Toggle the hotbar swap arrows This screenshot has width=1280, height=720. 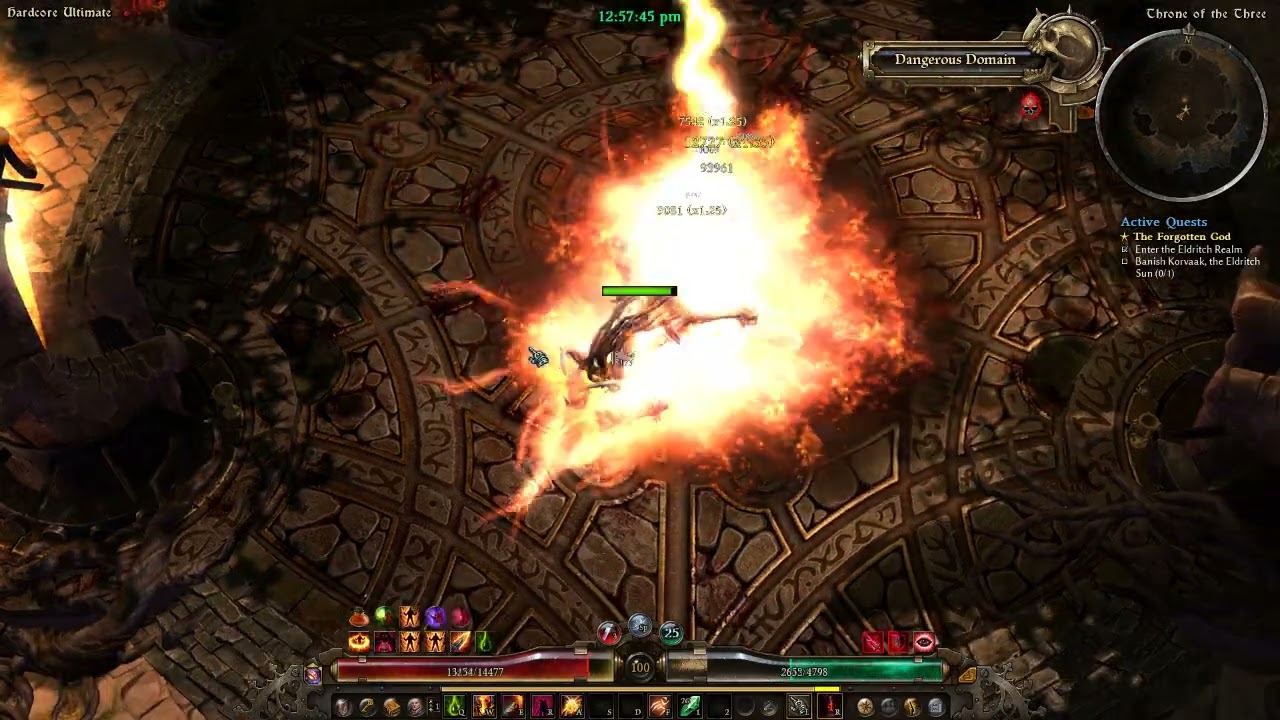(433, 707)
